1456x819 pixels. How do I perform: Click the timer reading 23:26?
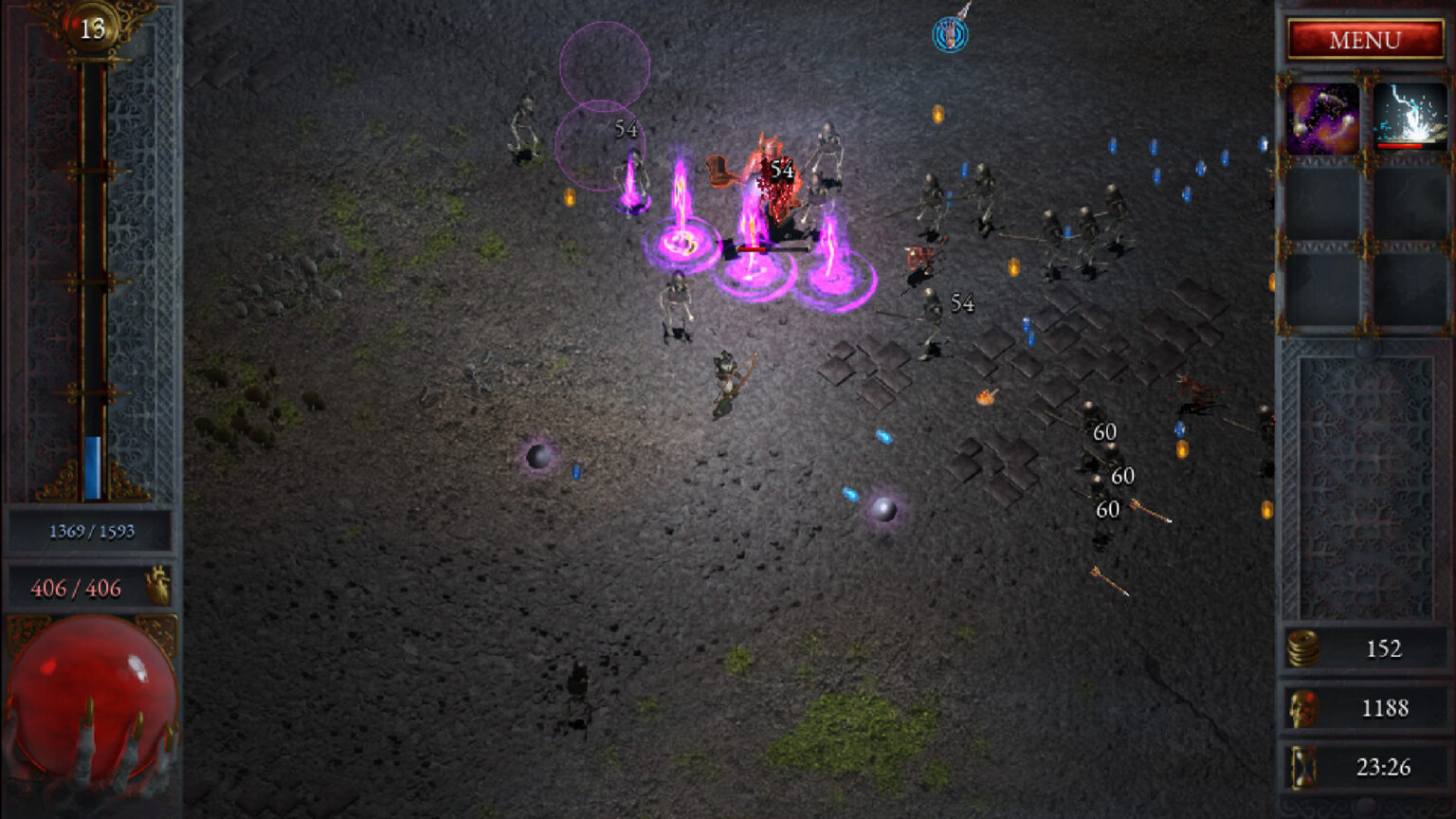(1384, 767)
